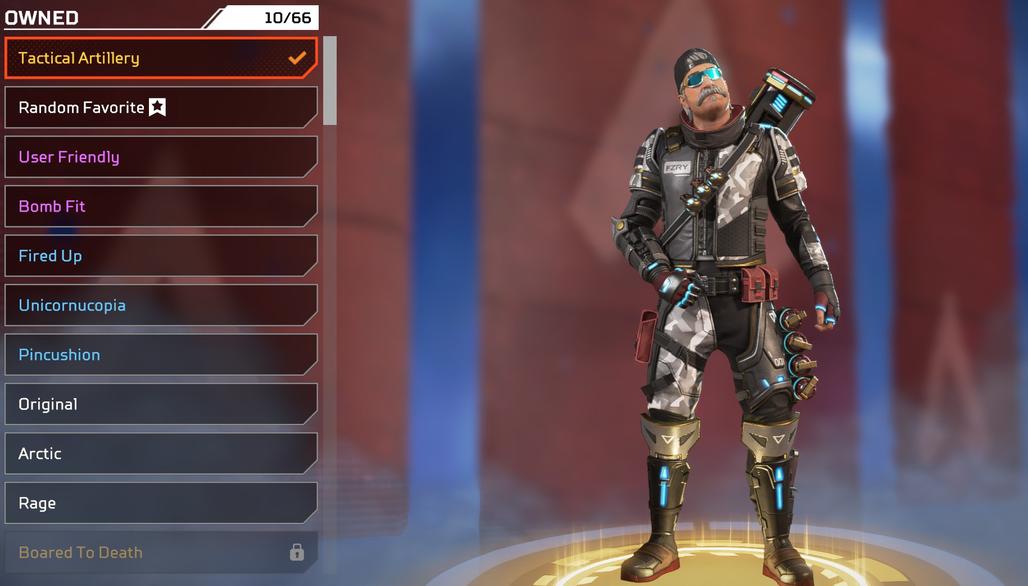
Task: Choose the Random Favorite option
Action: point(160,107)
